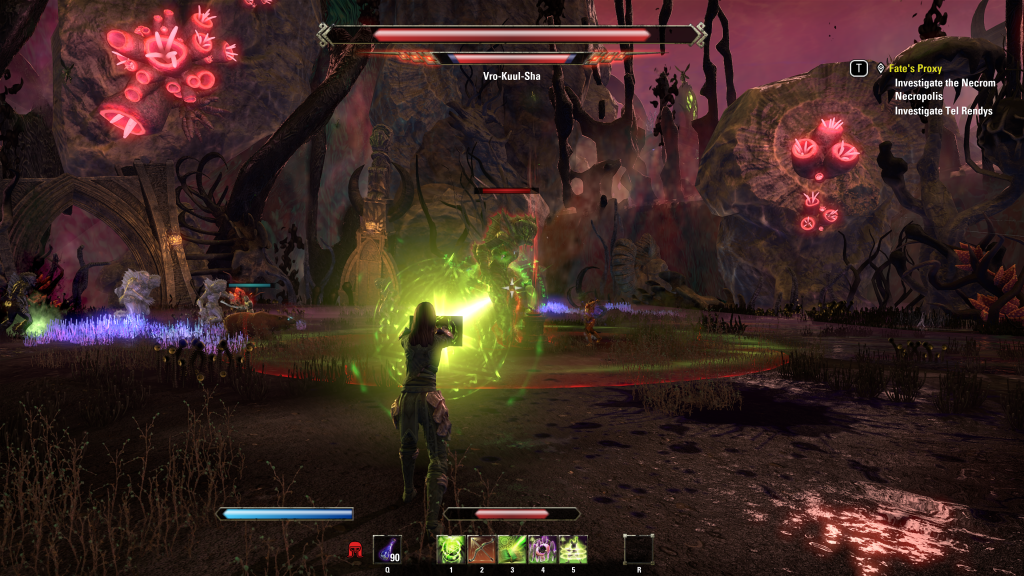Image resolution: width=1024 pixels, height=576 pixels.
Task: Select the empty ultimate ability slot
Action: [x=638, y=549]
